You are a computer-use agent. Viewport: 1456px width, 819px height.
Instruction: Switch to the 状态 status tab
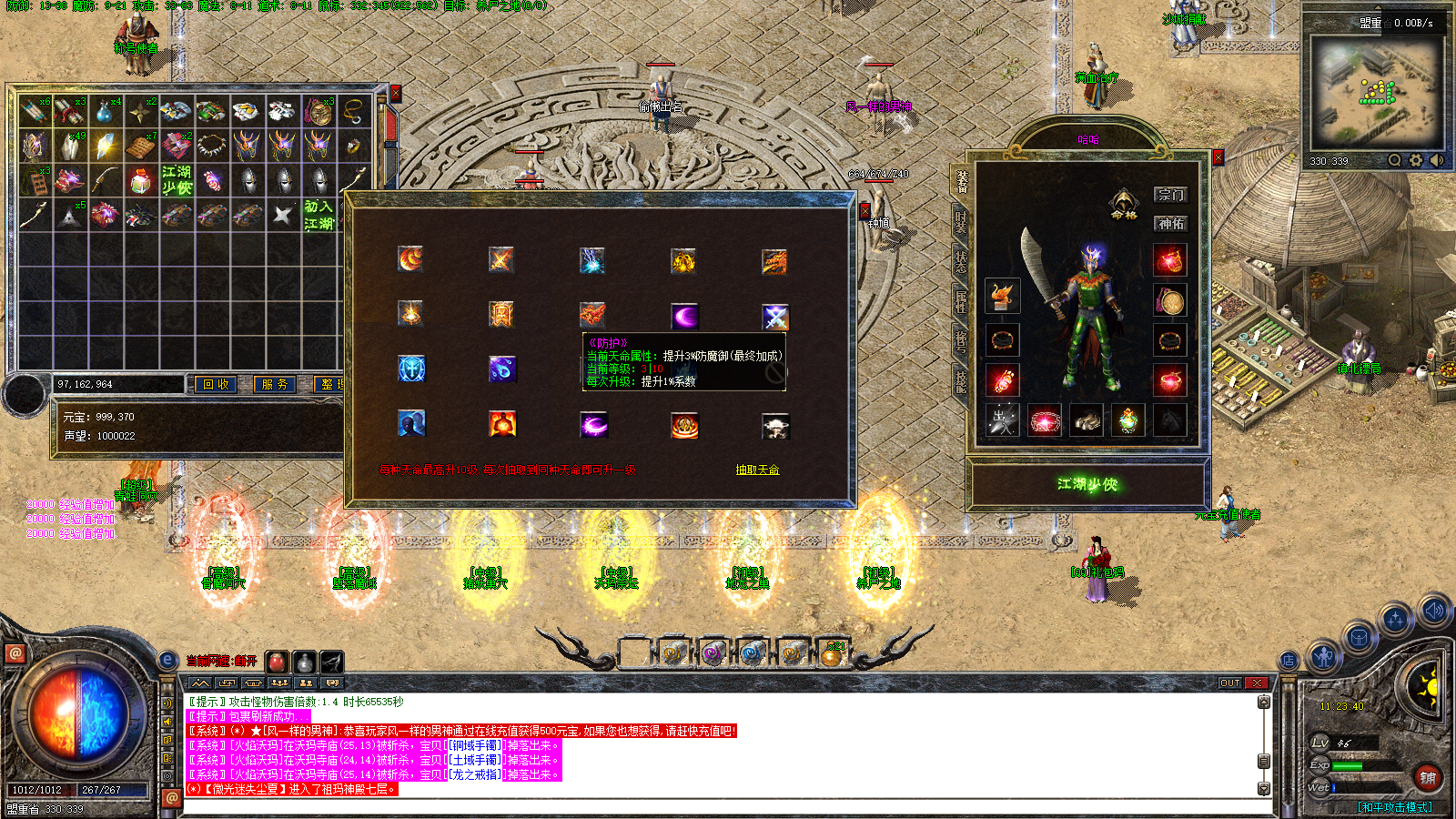[961, 262]
